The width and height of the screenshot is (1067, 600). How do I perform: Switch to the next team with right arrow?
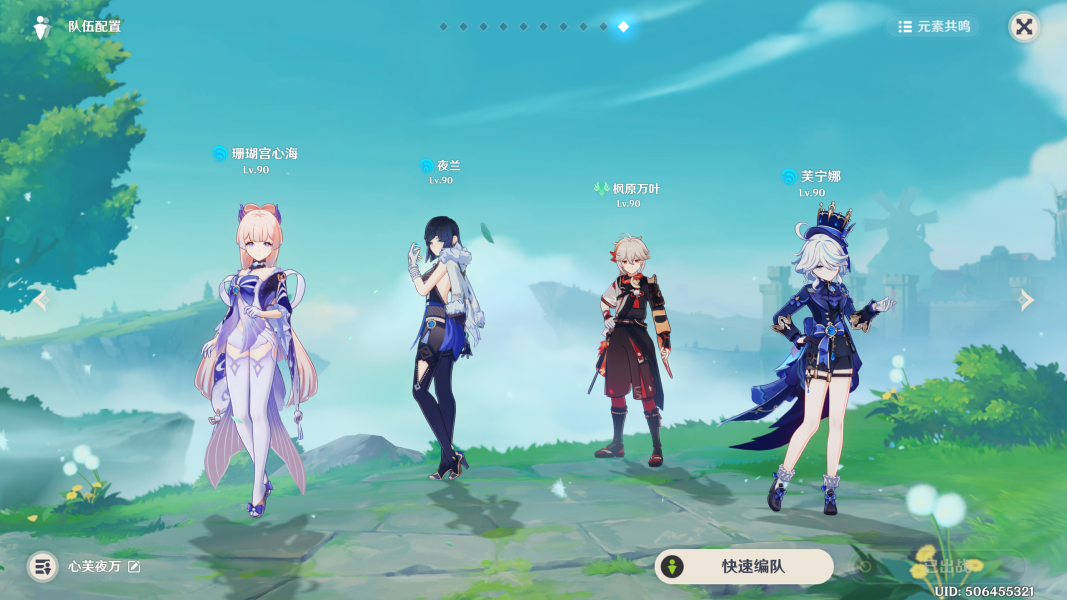click(1026, 300)
